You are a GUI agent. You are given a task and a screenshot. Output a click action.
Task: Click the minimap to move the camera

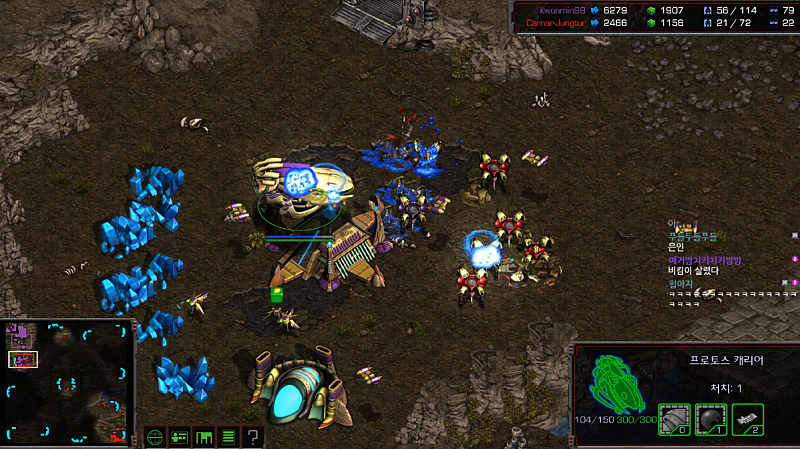[70, 382]
